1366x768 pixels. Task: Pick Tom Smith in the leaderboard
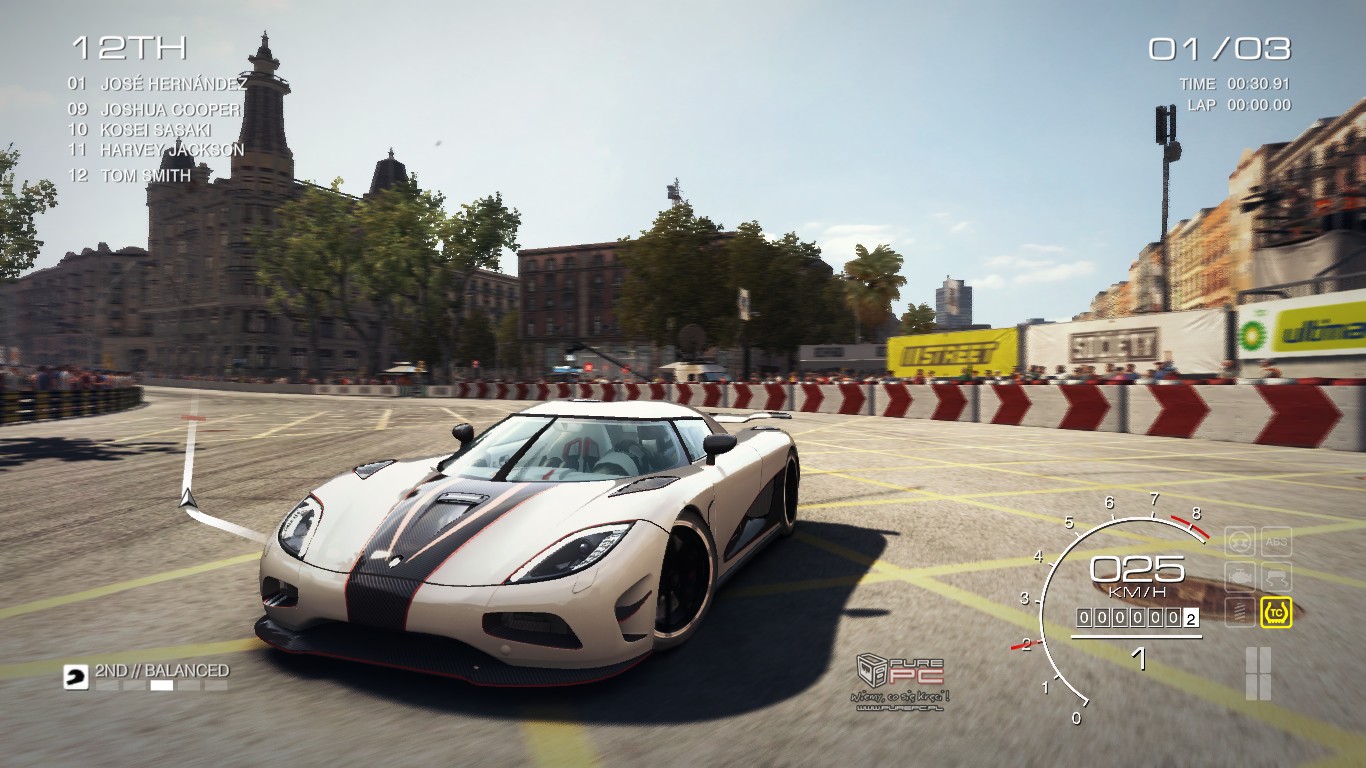point(145,175)
